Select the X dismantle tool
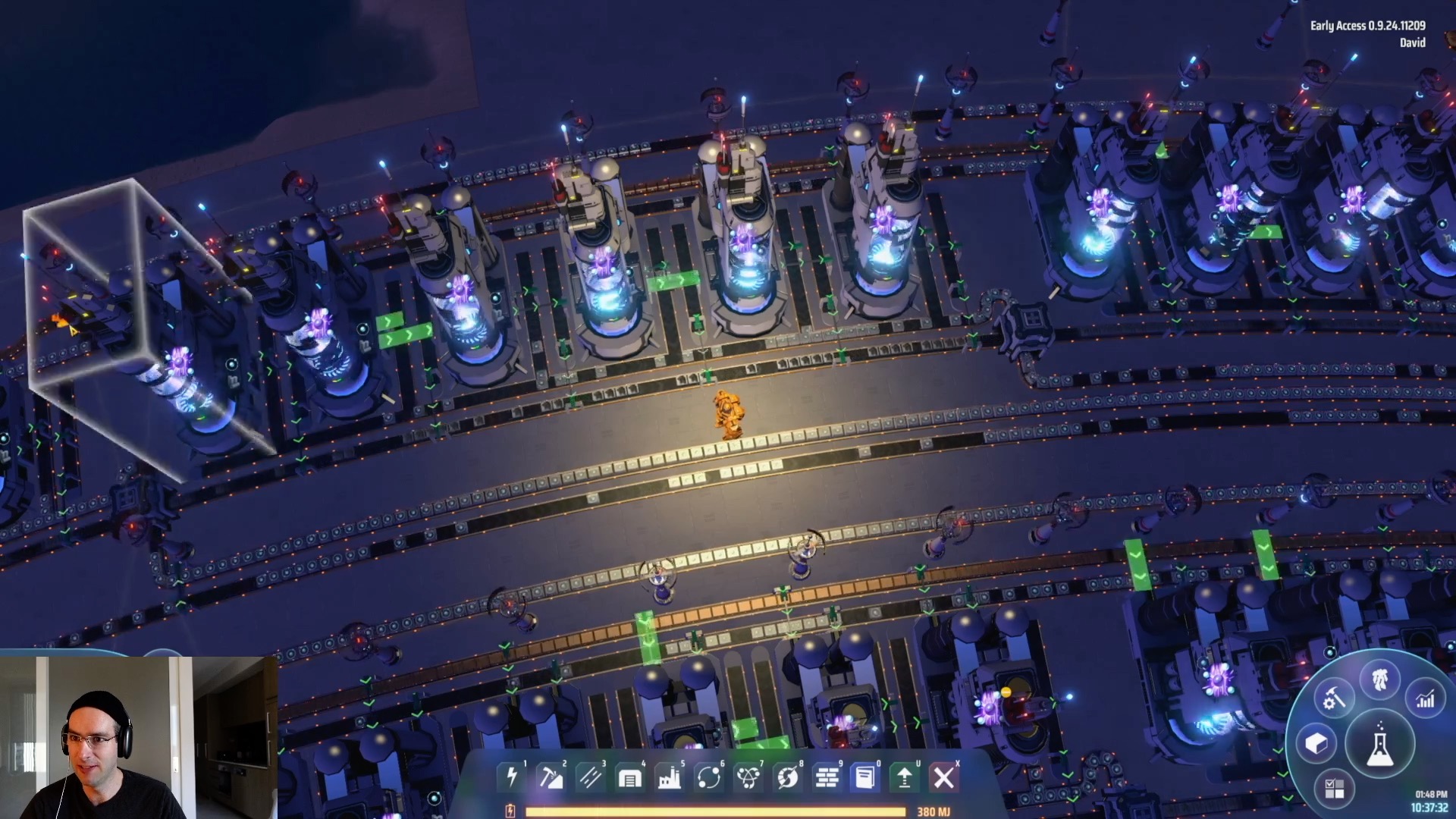Screen dimensions: 1456x819 944,777
